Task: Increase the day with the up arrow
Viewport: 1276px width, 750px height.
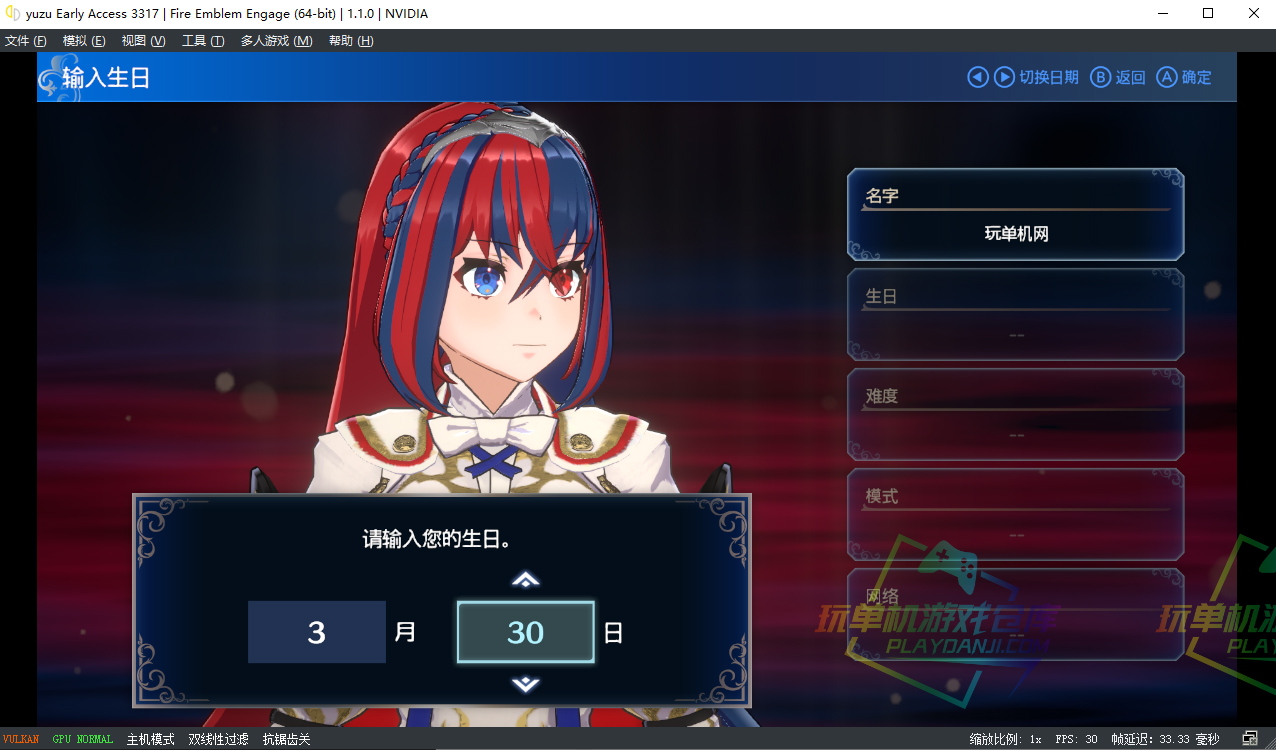Action: click(x=526, y=579)
